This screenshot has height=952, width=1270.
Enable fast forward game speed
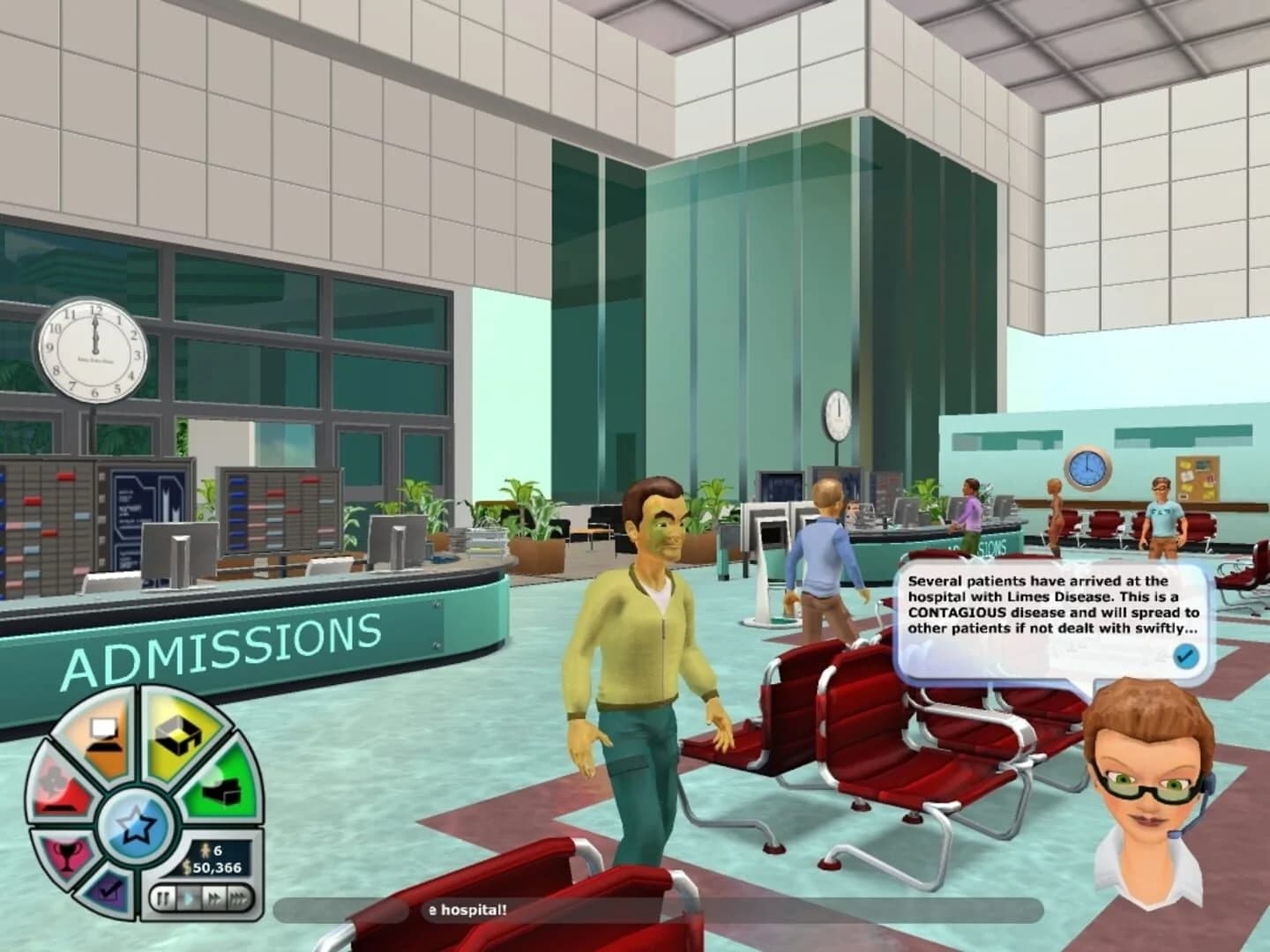tap(215, 896)
